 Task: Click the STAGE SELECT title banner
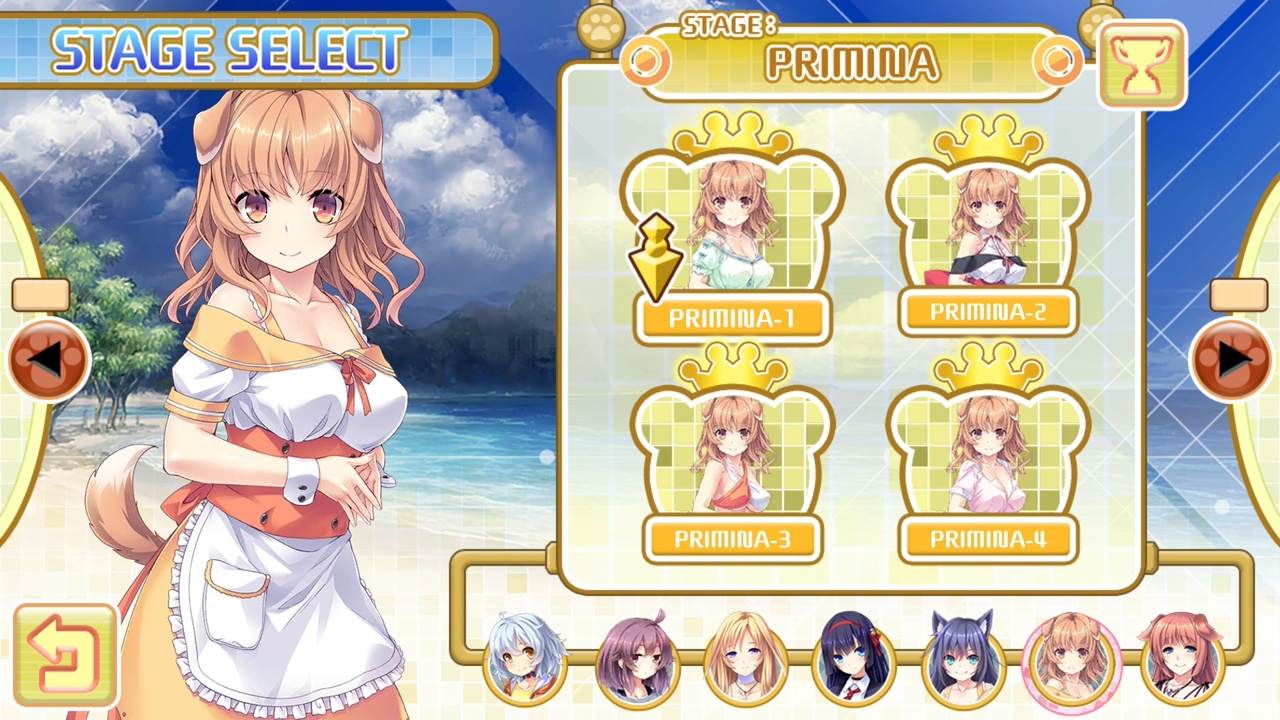point(230,48)
